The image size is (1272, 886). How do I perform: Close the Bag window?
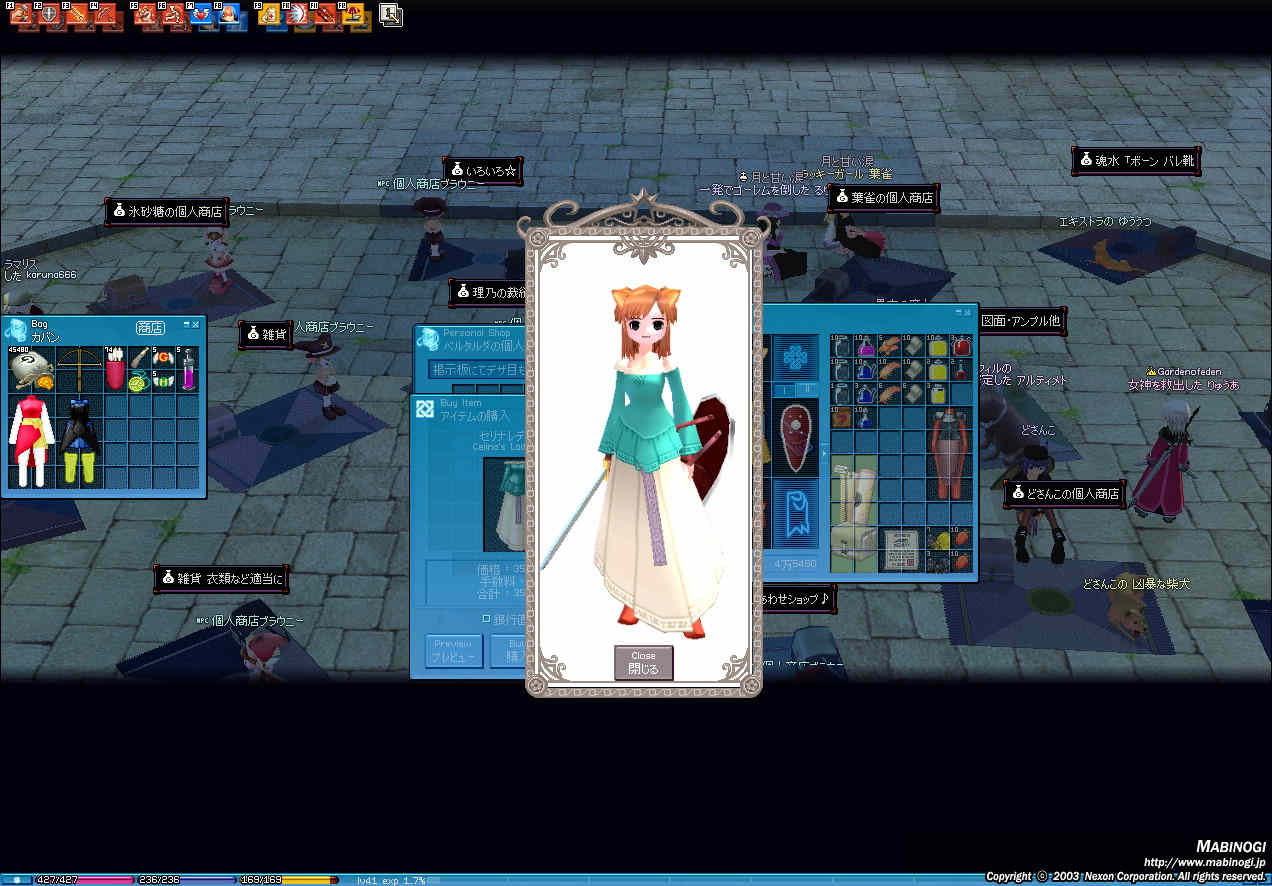(x=196, y=325)
